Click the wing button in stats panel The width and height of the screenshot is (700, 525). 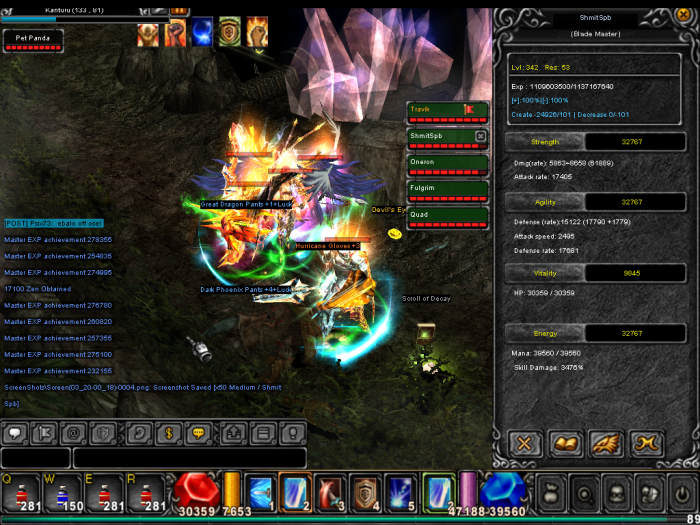pyautogui.click(x=608, y=441)
